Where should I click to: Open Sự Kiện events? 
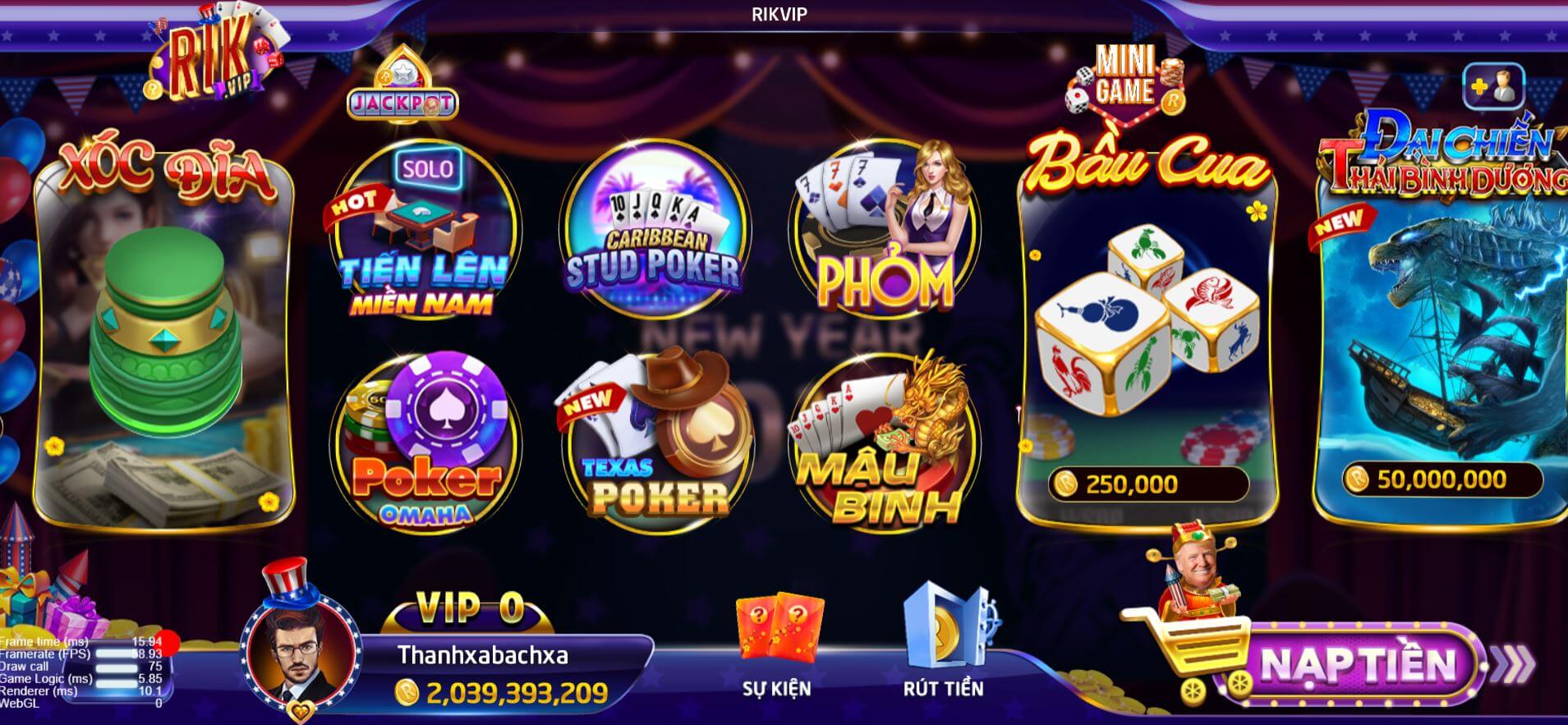click(776, 649)
